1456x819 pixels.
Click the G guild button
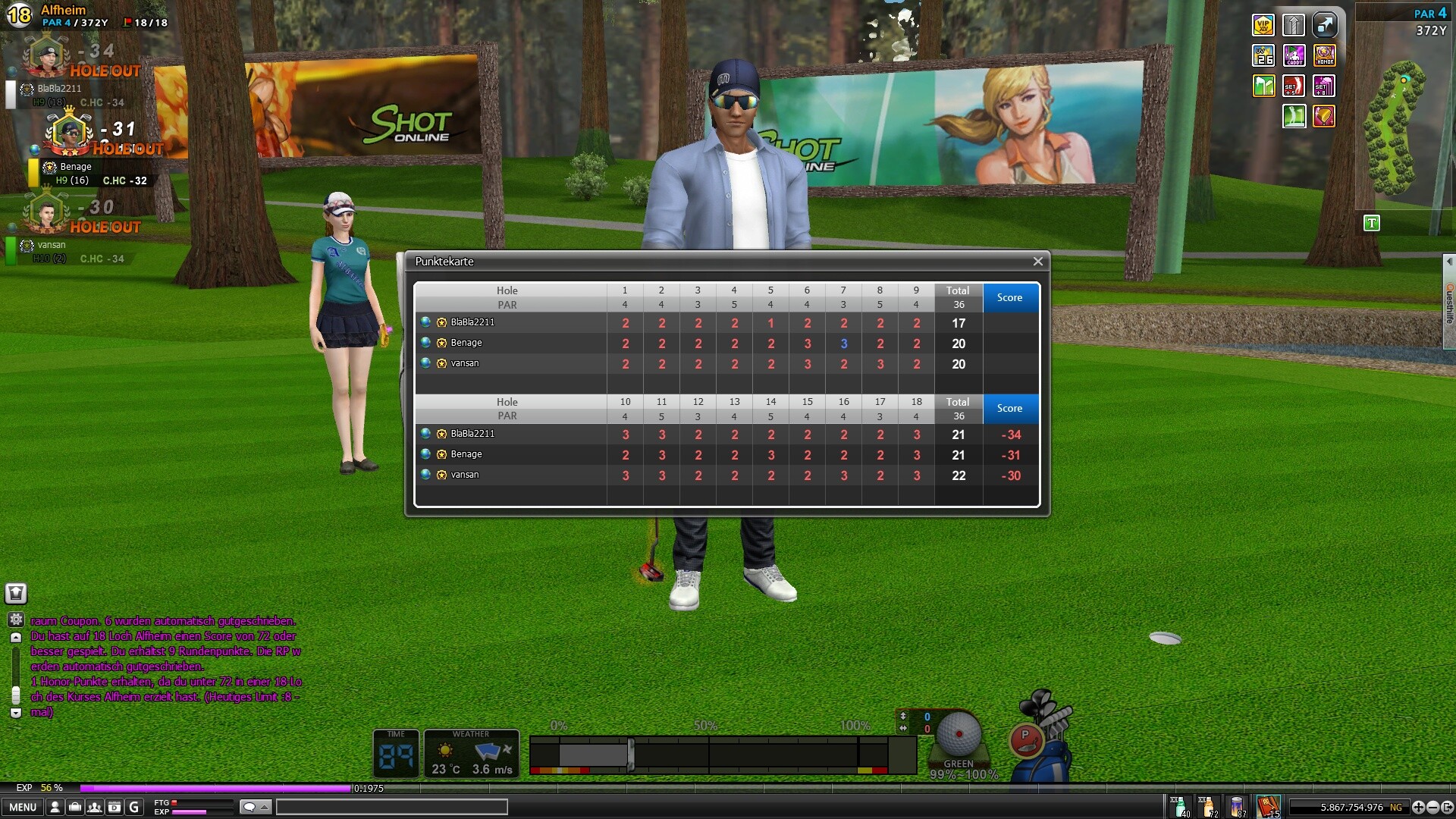134,807
